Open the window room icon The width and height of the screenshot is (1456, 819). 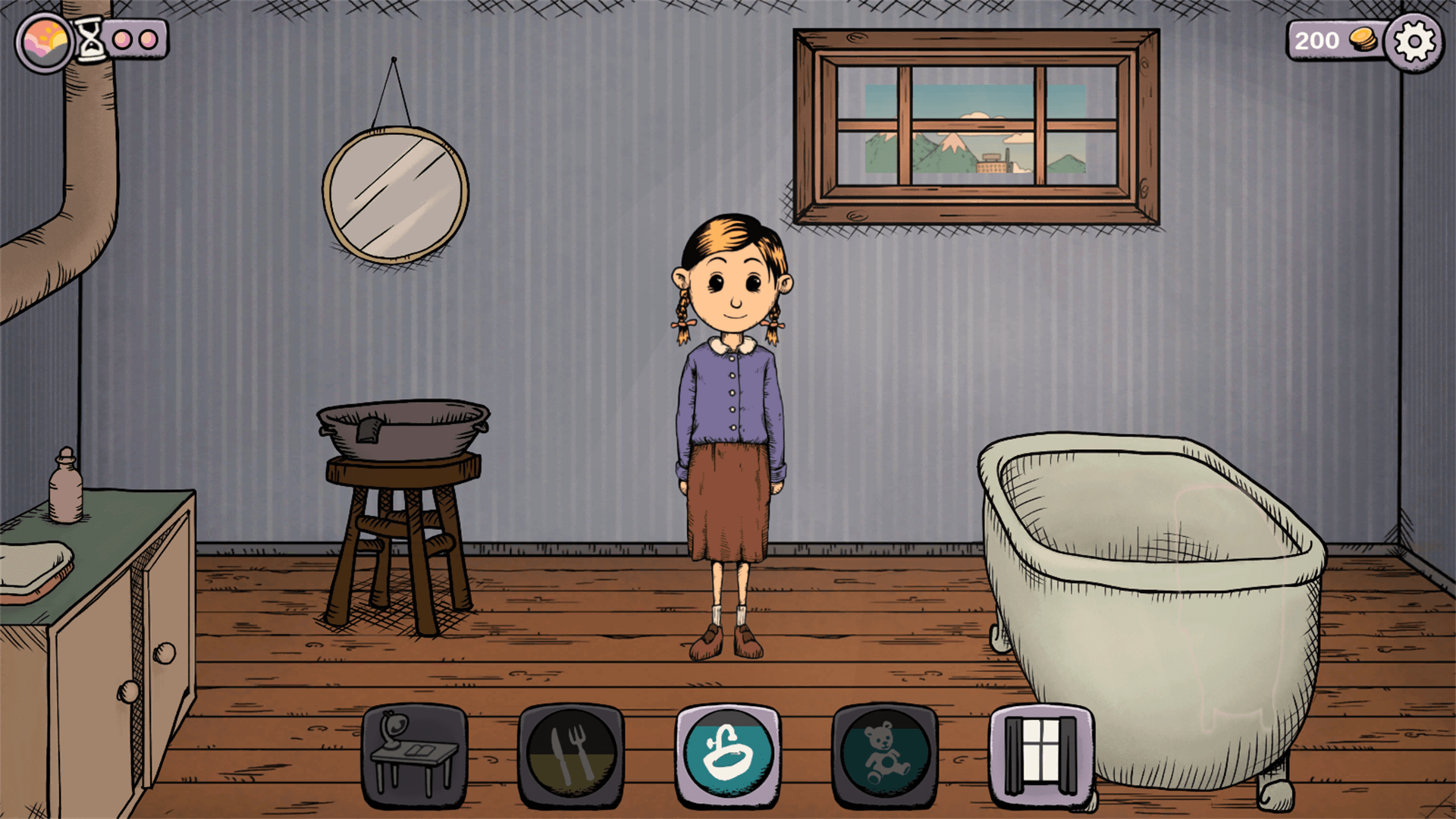(x=1041, y=756)
